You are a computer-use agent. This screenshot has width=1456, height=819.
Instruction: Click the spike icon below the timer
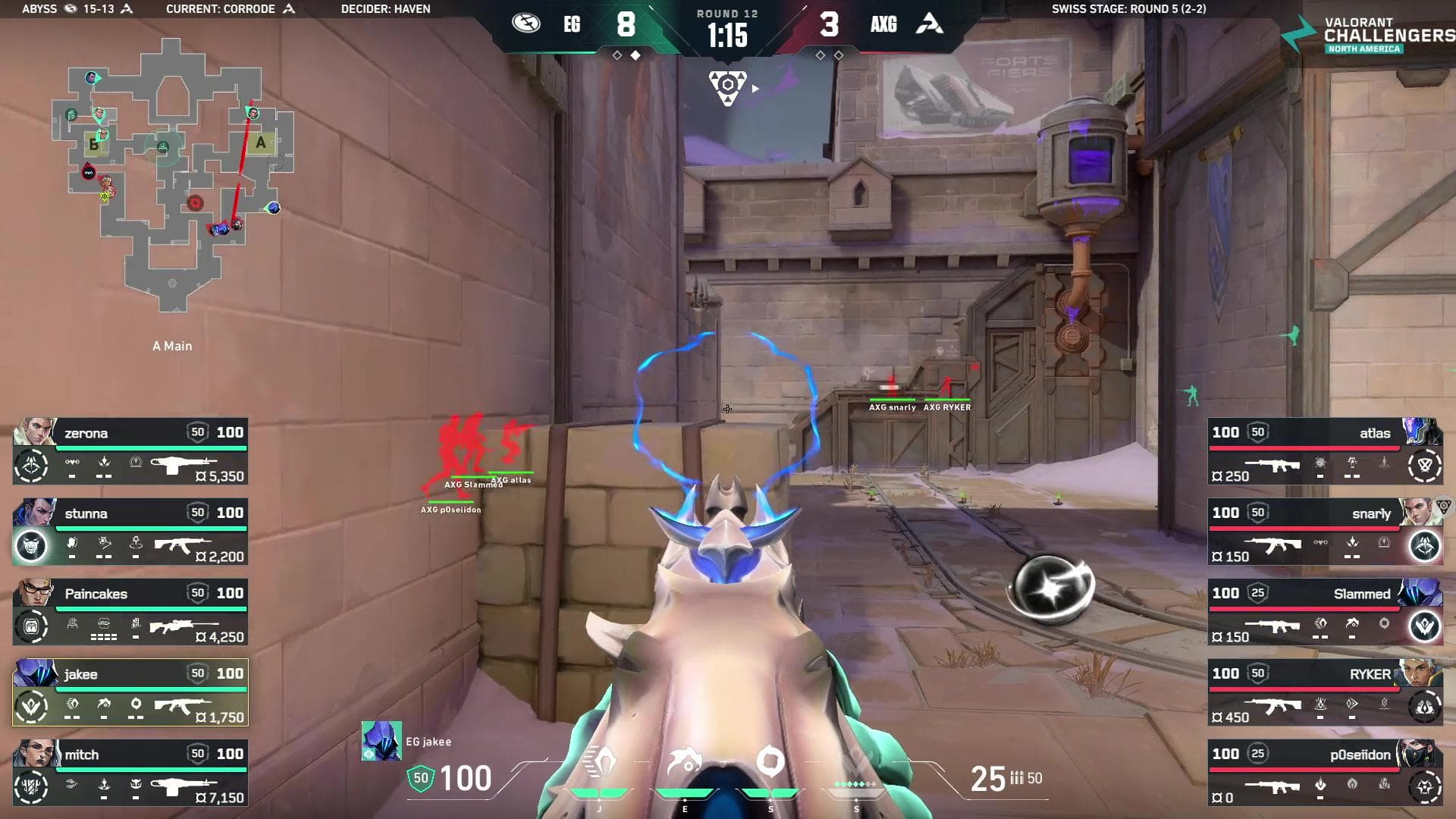727,88
